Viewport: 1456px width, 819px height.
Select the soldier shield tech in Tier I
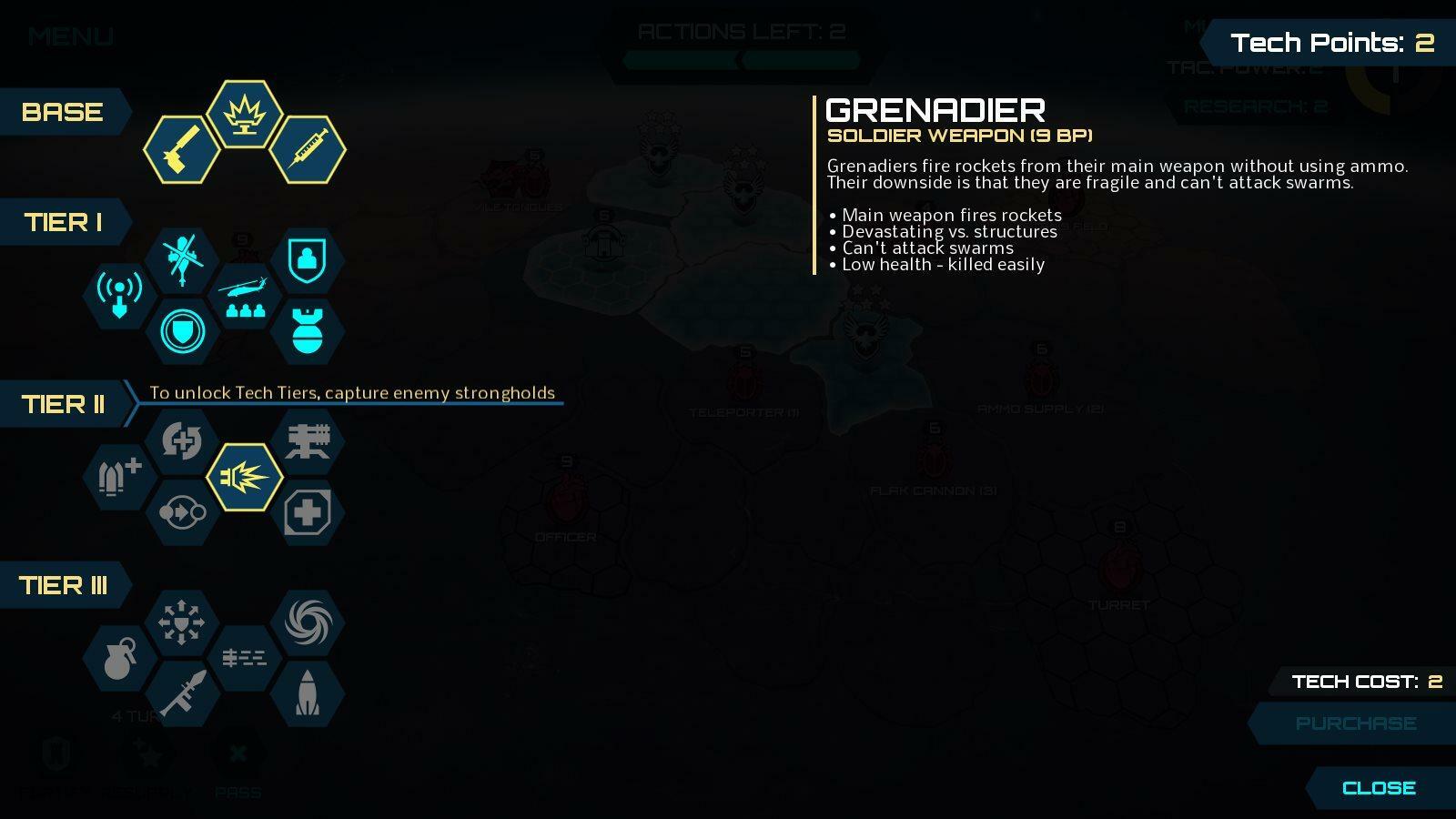pos(308,258)
